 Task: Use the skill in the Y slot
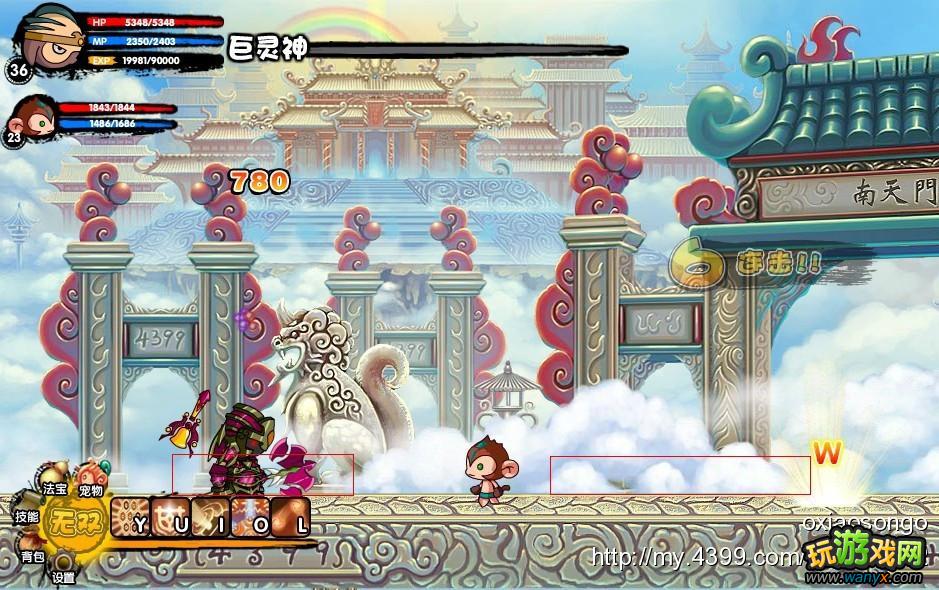[131, 519]
